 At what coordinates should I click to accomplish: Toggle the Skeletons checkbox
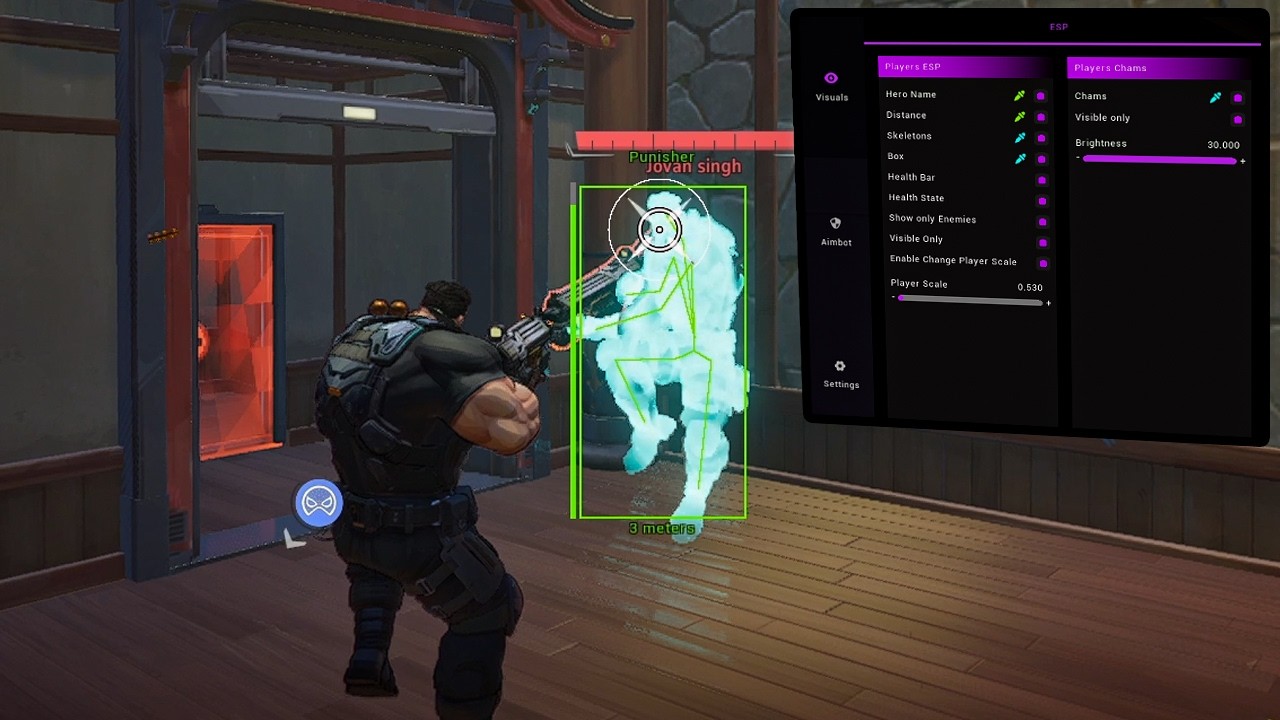pos(1041,138)
